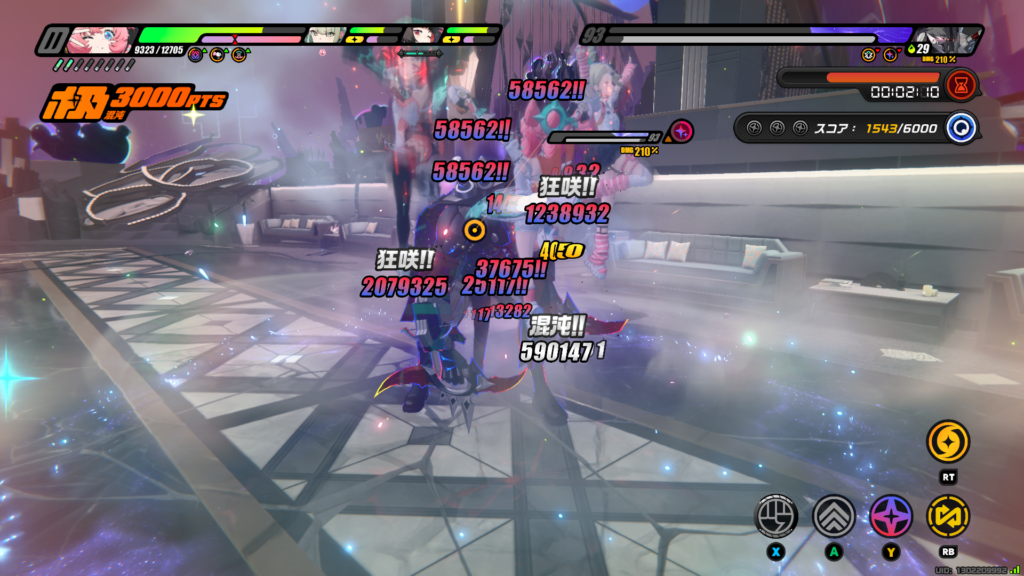Pause the battle with the pause button
Image resolution: width=1024 pixels, height=576 pixels.
pyautogui.click(x=49, y=41)
